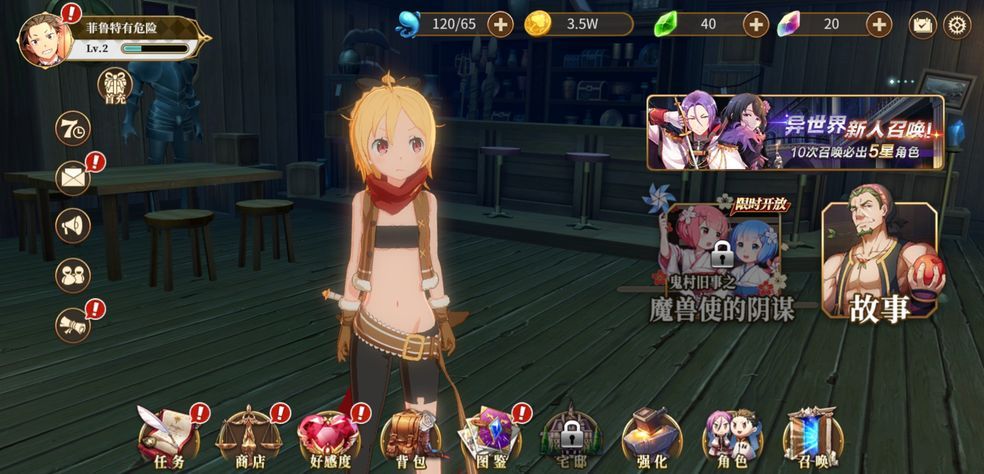Open the camera screenshot mode icon

(922, 24)
